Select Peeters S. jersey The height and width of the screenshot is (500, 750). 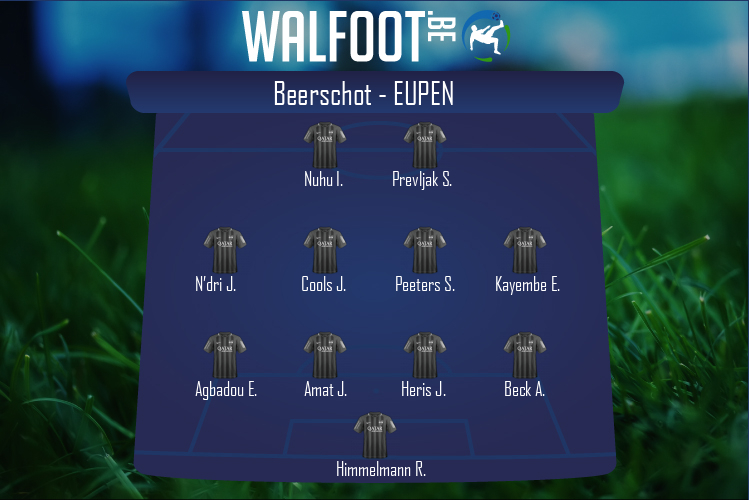coord(424,251)
